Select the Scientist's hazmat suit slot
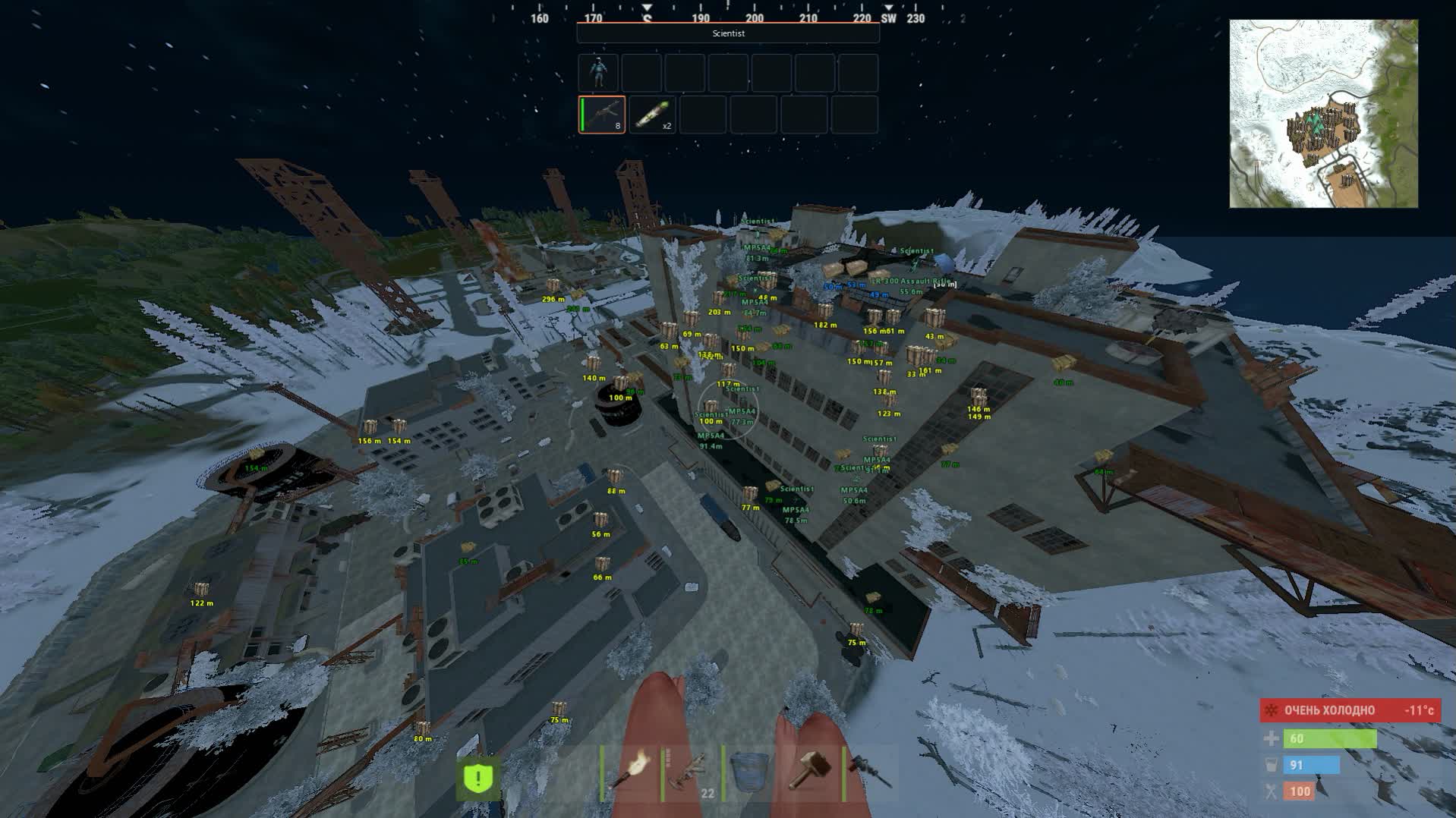1456x818 pixels. click(x=598, y=73)
